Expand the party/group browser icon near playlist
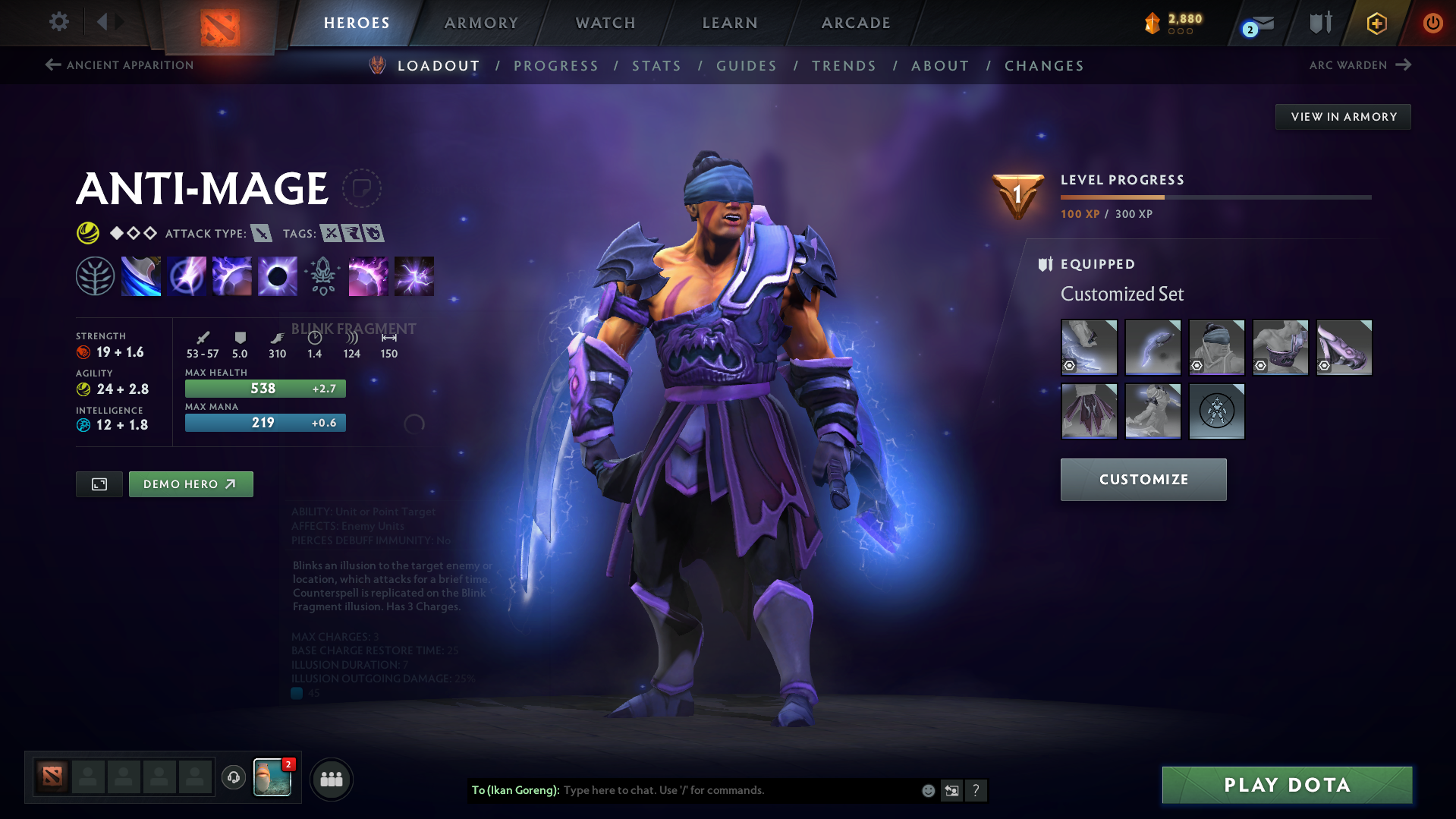Image resolution: width=1456 pixels, height=819 pixels. coord(331,779)
